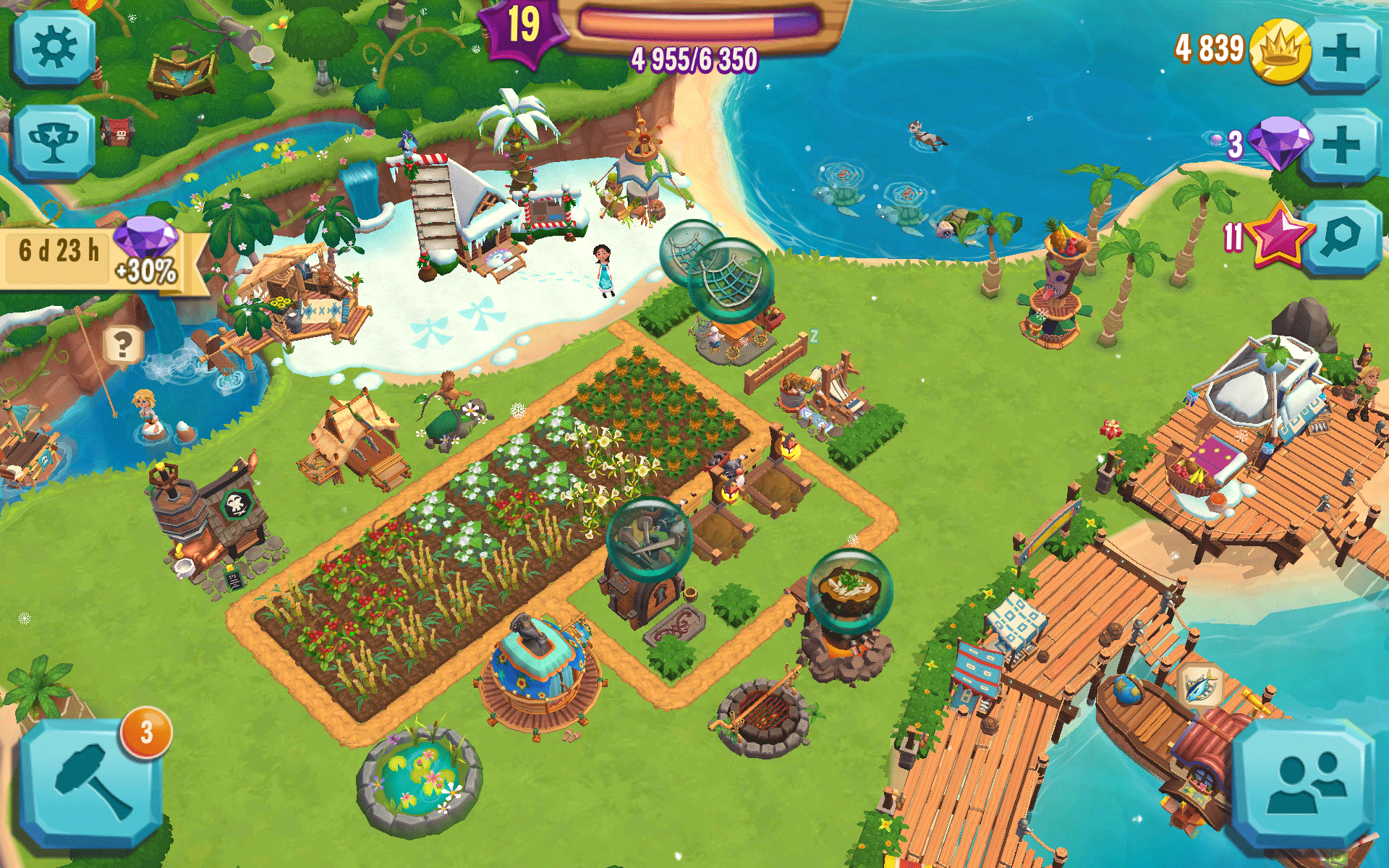Tap the question mark sign
The width and height of the screenshot is (1389, 868).
coord(122,346)
